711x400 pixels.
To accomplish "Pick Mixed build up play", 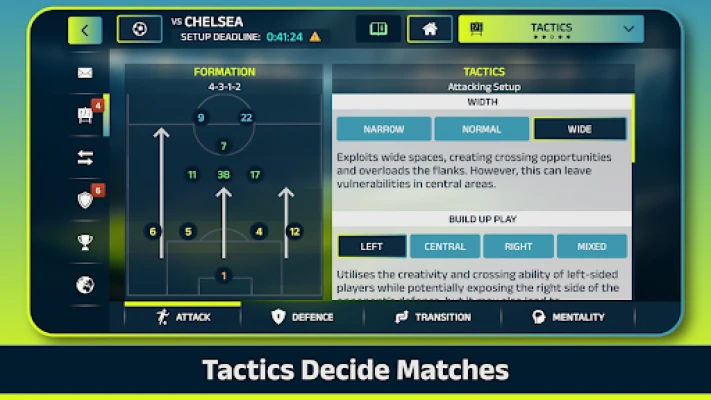I will pyautogui.click(x=591, y=246).
